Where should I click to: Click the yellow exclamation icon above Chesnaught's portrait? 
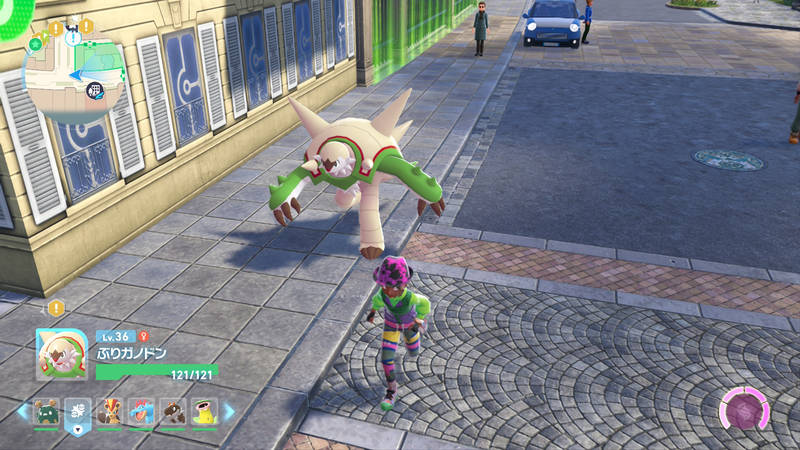tap(56, 308)
